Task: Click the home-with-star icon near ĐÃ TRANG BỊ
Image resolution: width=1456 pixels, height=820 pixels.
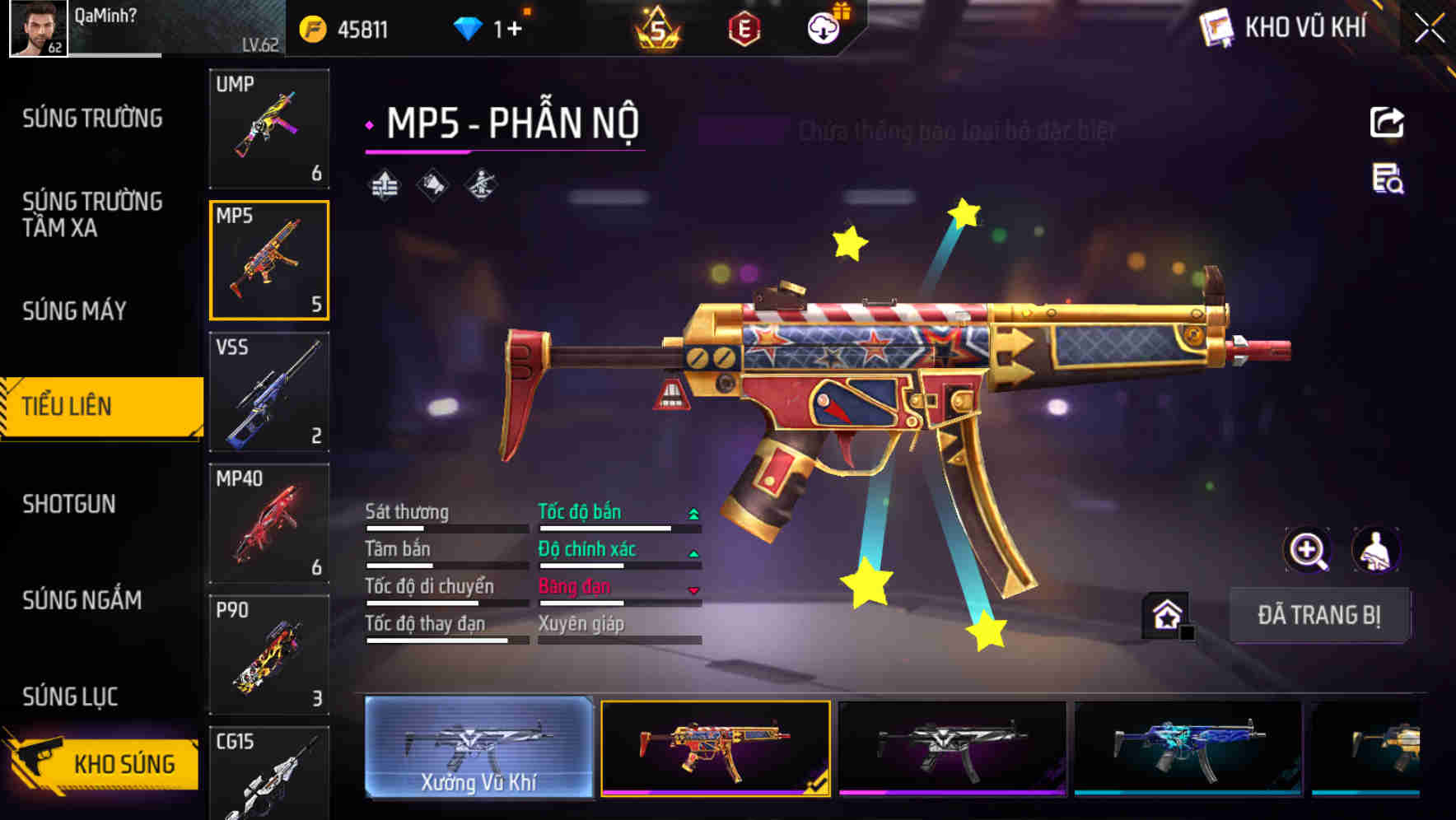Action: 1165,613
